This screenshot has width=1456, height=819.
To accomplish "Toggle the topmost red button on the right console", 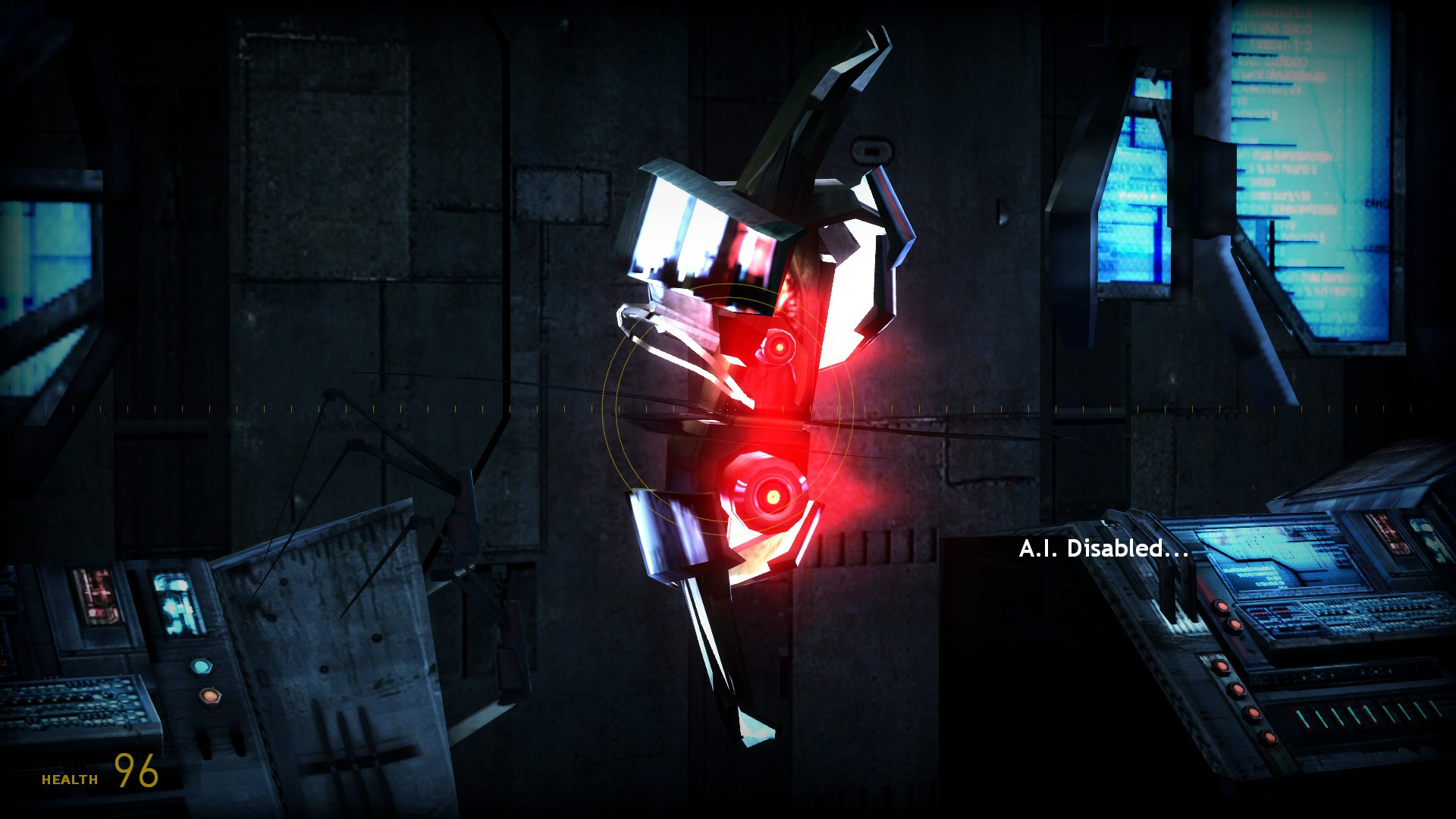I will click(1222, 606).
